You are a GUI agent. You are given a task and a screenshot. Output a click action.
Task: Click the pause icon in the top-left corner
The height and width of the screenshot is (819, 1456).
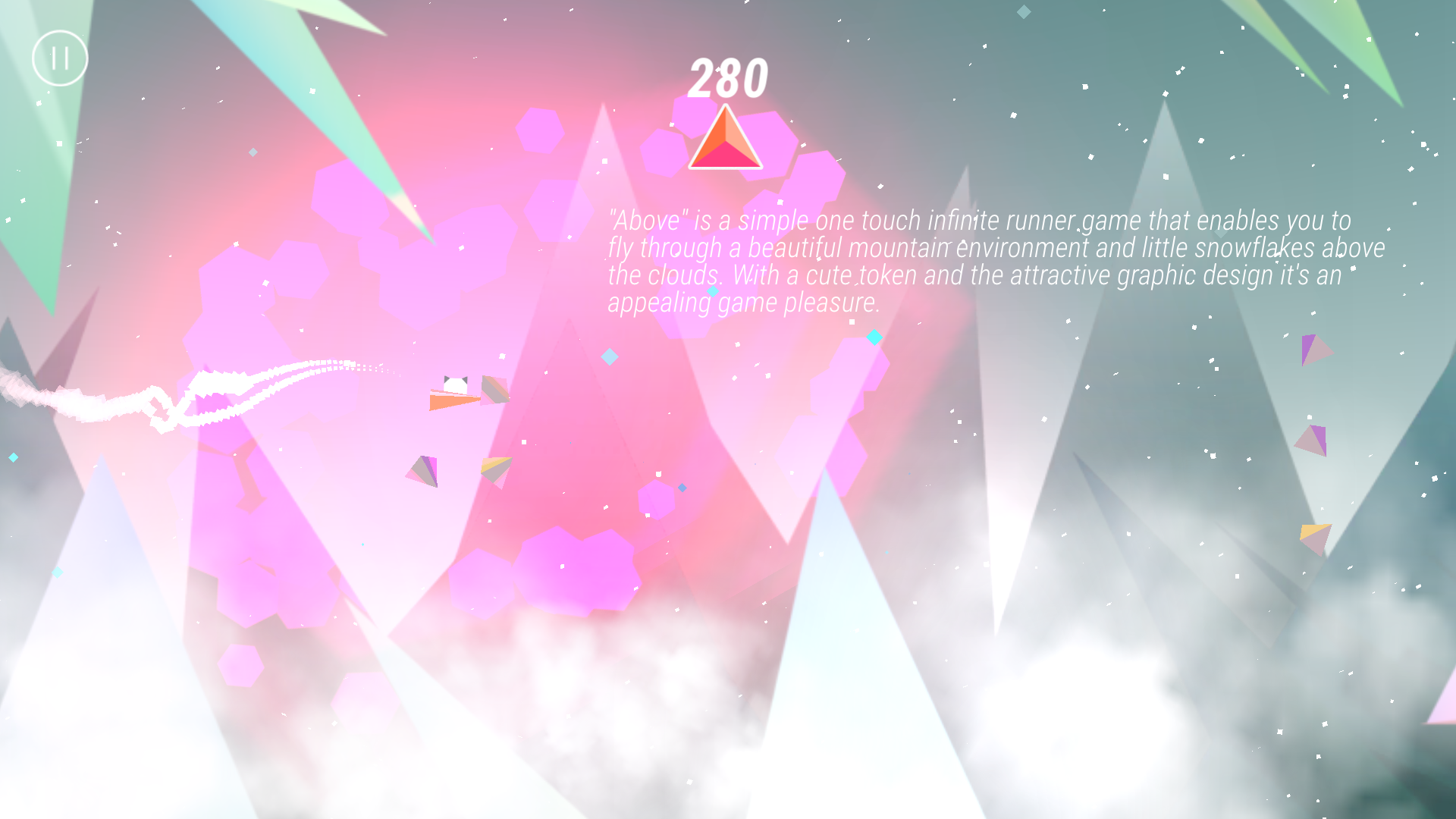61,58
